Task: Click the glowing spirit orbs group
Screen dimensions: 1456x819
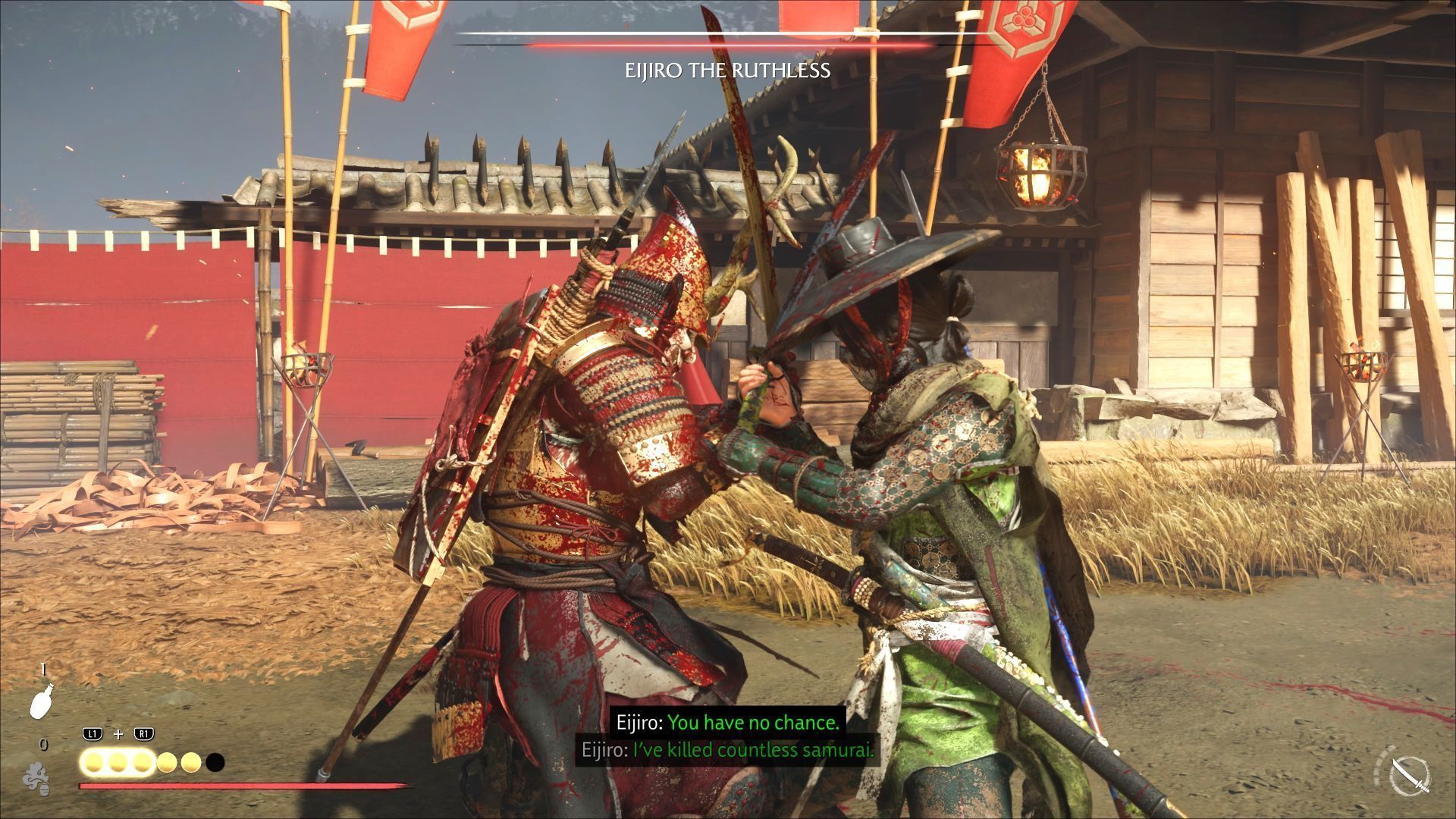Action: click(152, 761)
